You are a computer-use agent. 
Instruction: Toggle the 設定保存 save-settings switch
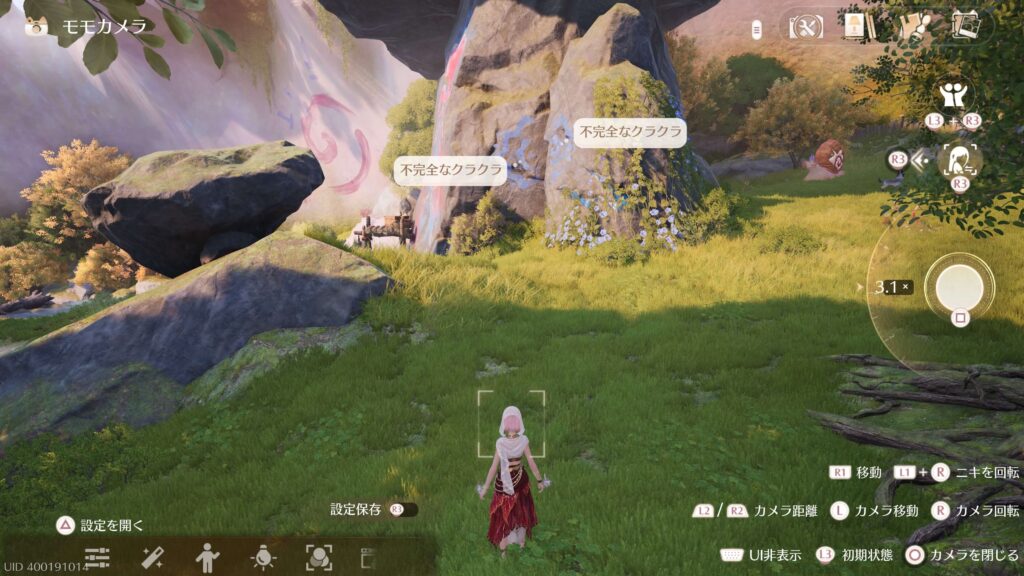click(x=404, y=510)
